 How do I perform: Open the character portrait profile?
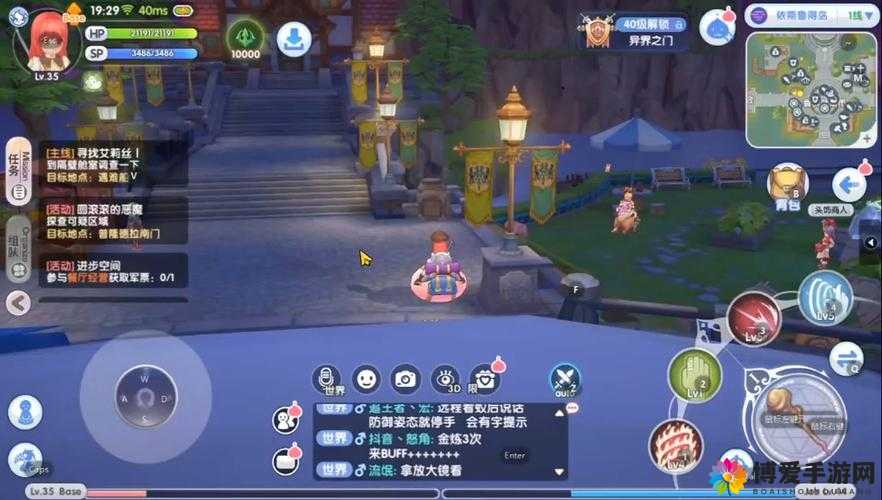coord(48,40)
